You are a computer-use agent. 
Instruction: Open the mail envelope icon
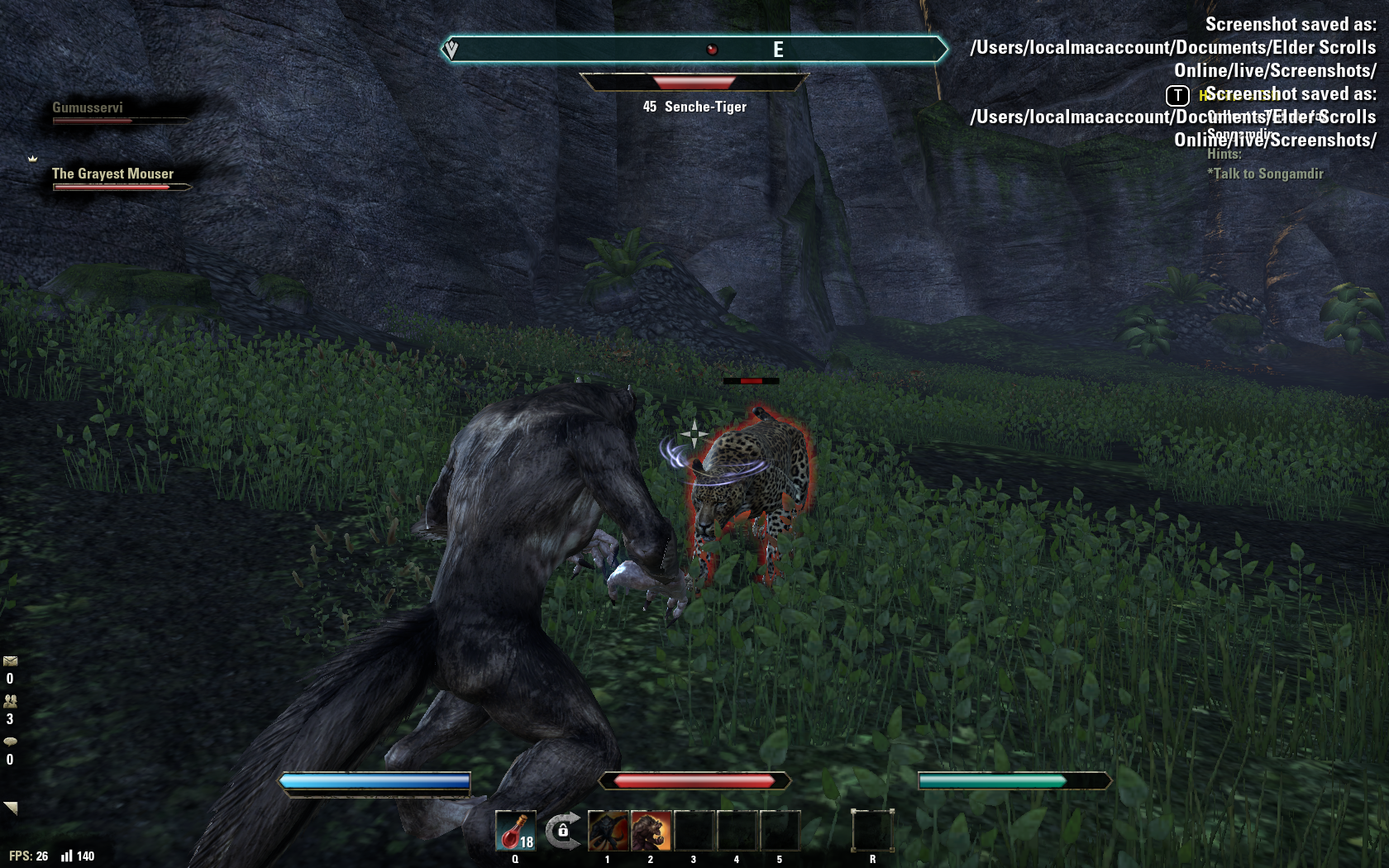click(x=10, y=661)
